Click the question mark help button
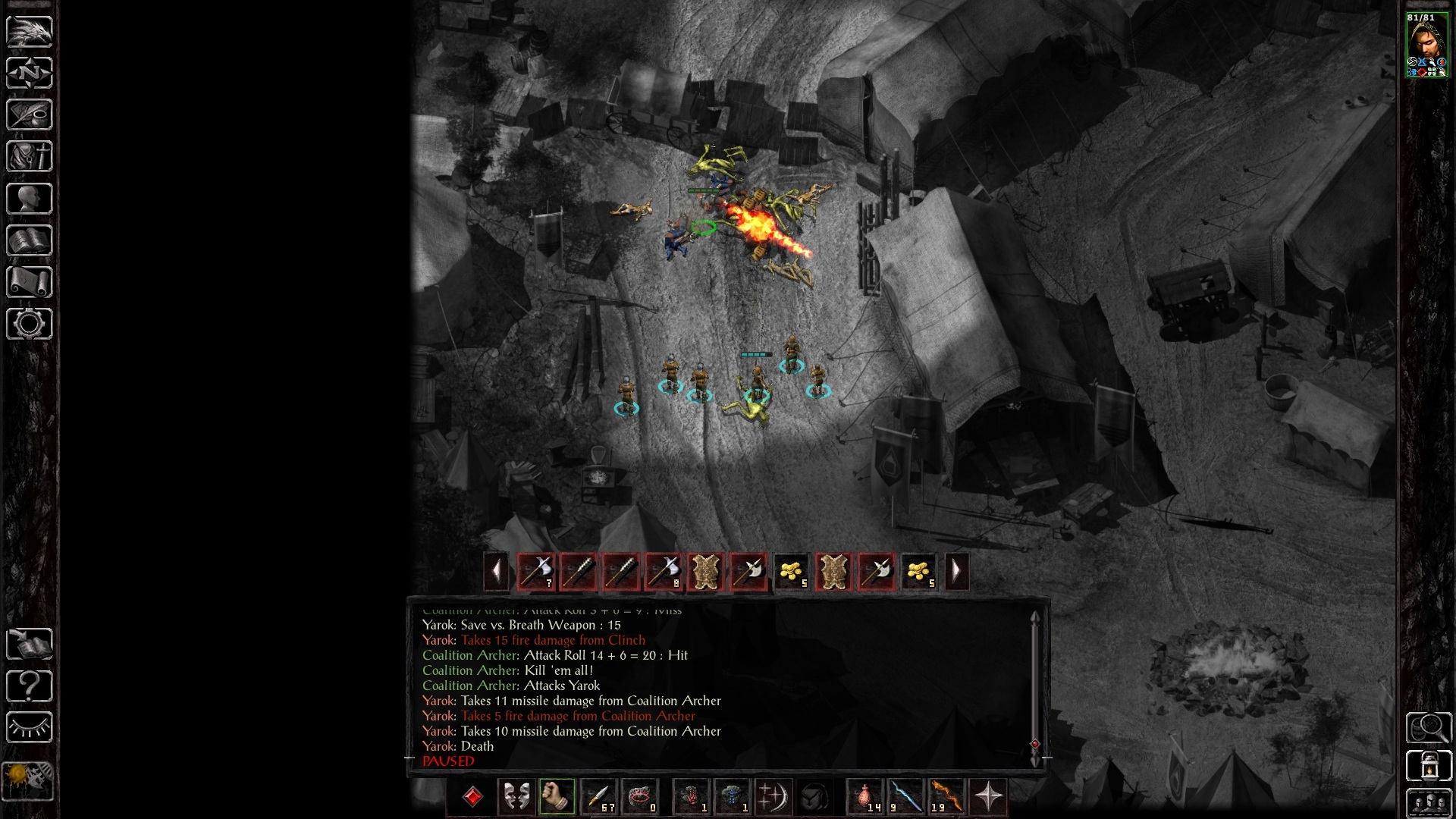This screenshot has width=1456, height=819. 30,686
